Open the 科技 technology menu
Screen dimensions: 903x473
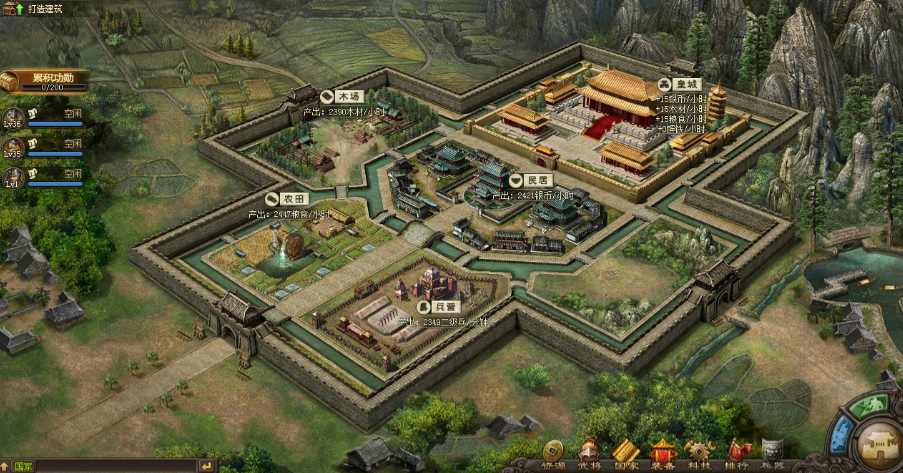699,453
